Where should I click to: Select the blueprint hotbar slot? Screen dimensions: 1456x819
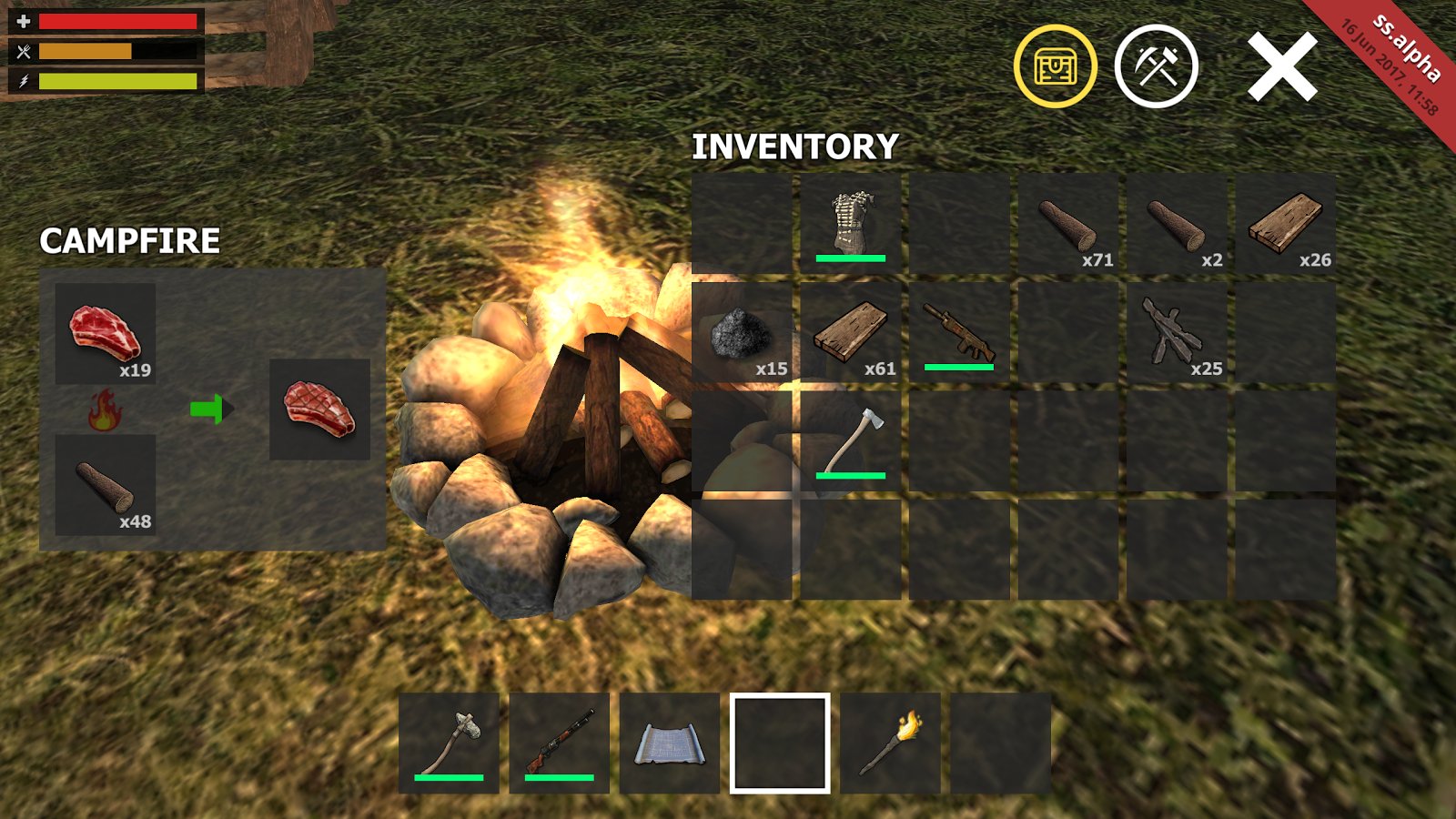click(x=670, y=743)
